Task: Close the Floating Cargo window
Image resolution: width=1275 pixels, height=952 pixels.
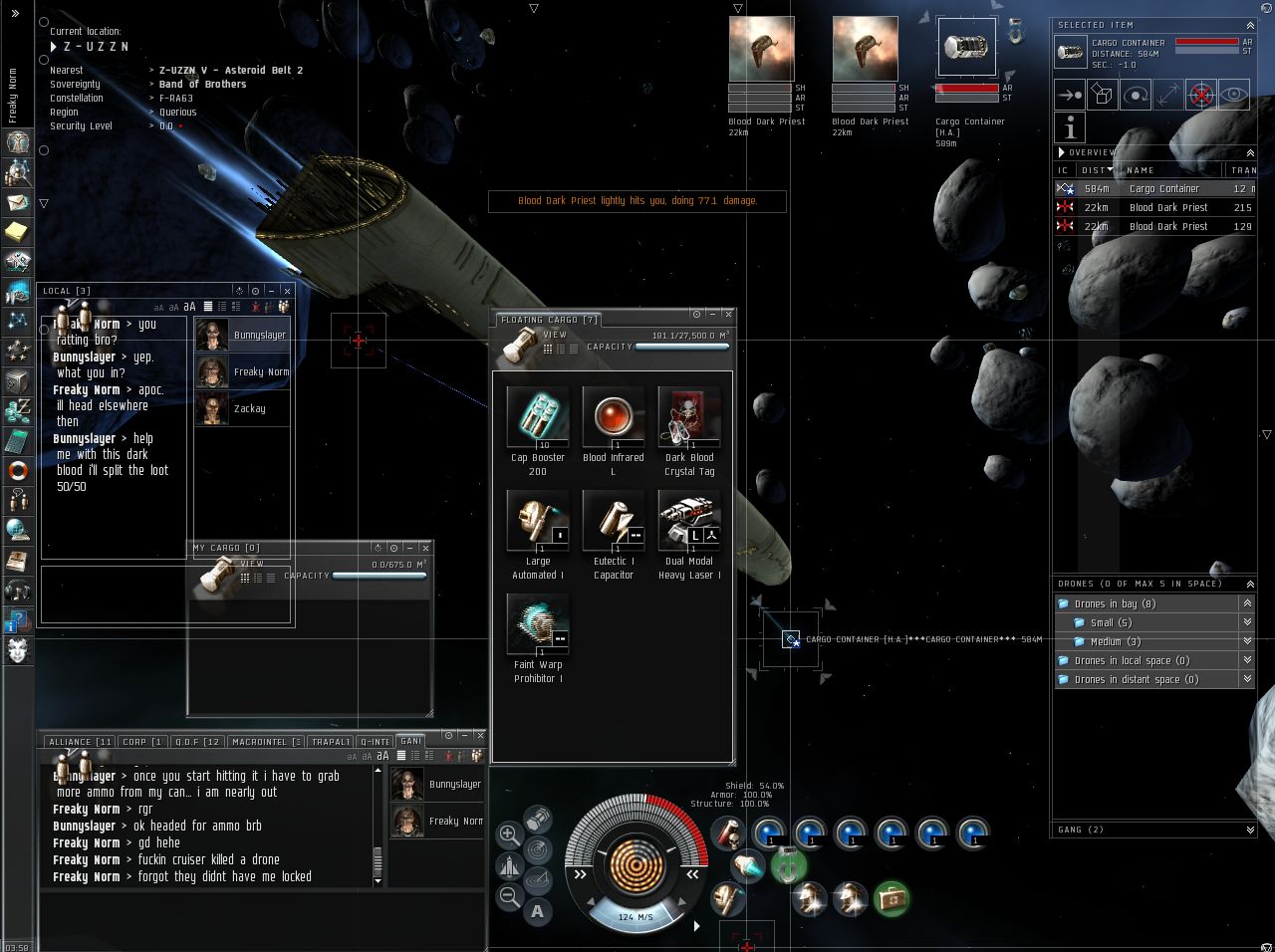Action: [x=728, y=315]
